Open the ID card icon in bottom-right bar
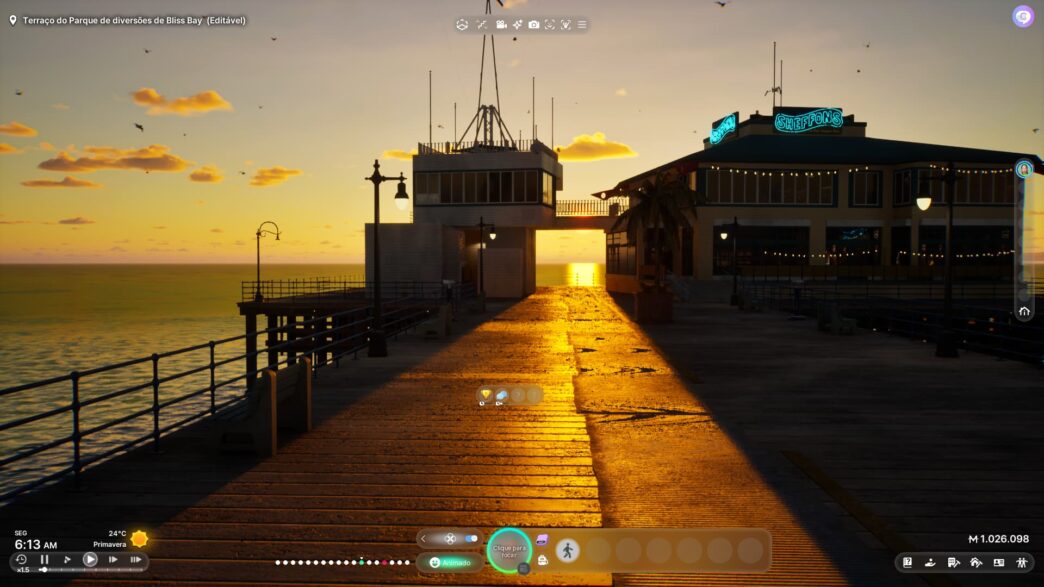Screen dimensions: 1044x587 [x=998, y=562]
